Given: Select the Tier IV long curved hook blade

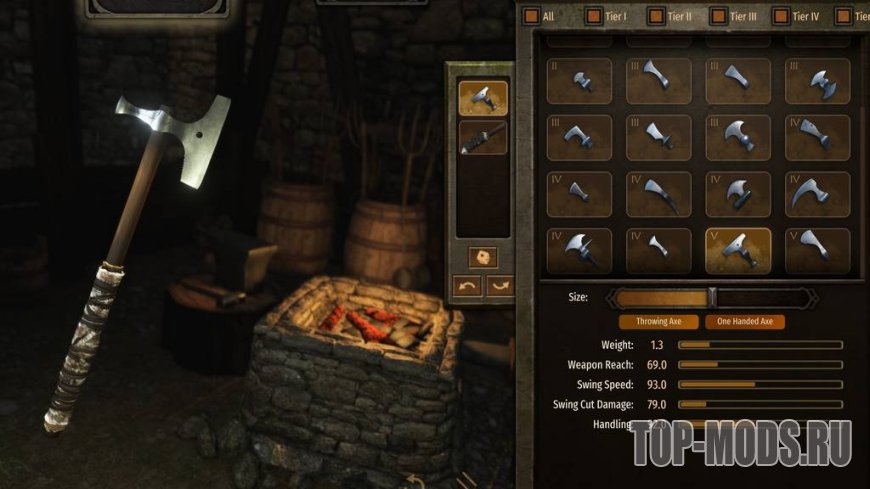Looking at the screenshot, I should tap(658, 195).
